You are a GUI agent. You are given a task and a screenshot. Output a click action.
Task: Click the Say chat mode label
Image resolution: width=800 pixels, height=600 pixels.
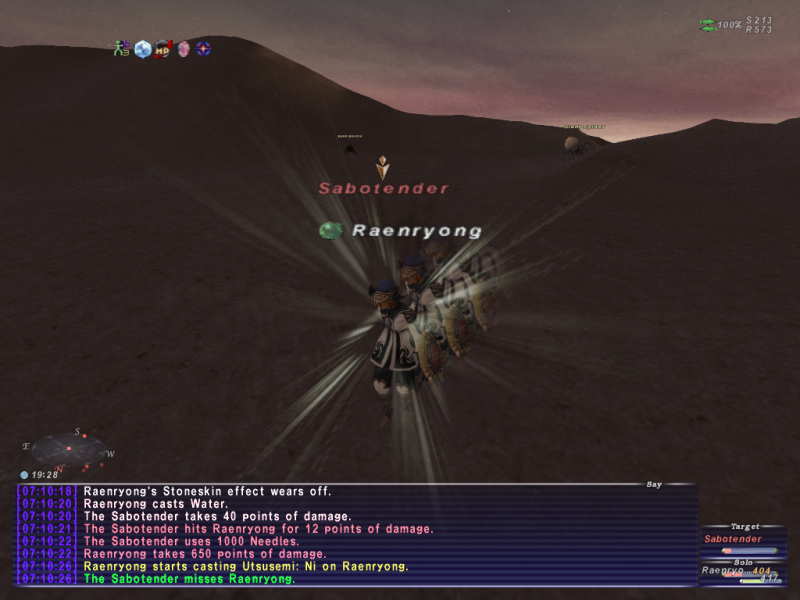point(654,484)
